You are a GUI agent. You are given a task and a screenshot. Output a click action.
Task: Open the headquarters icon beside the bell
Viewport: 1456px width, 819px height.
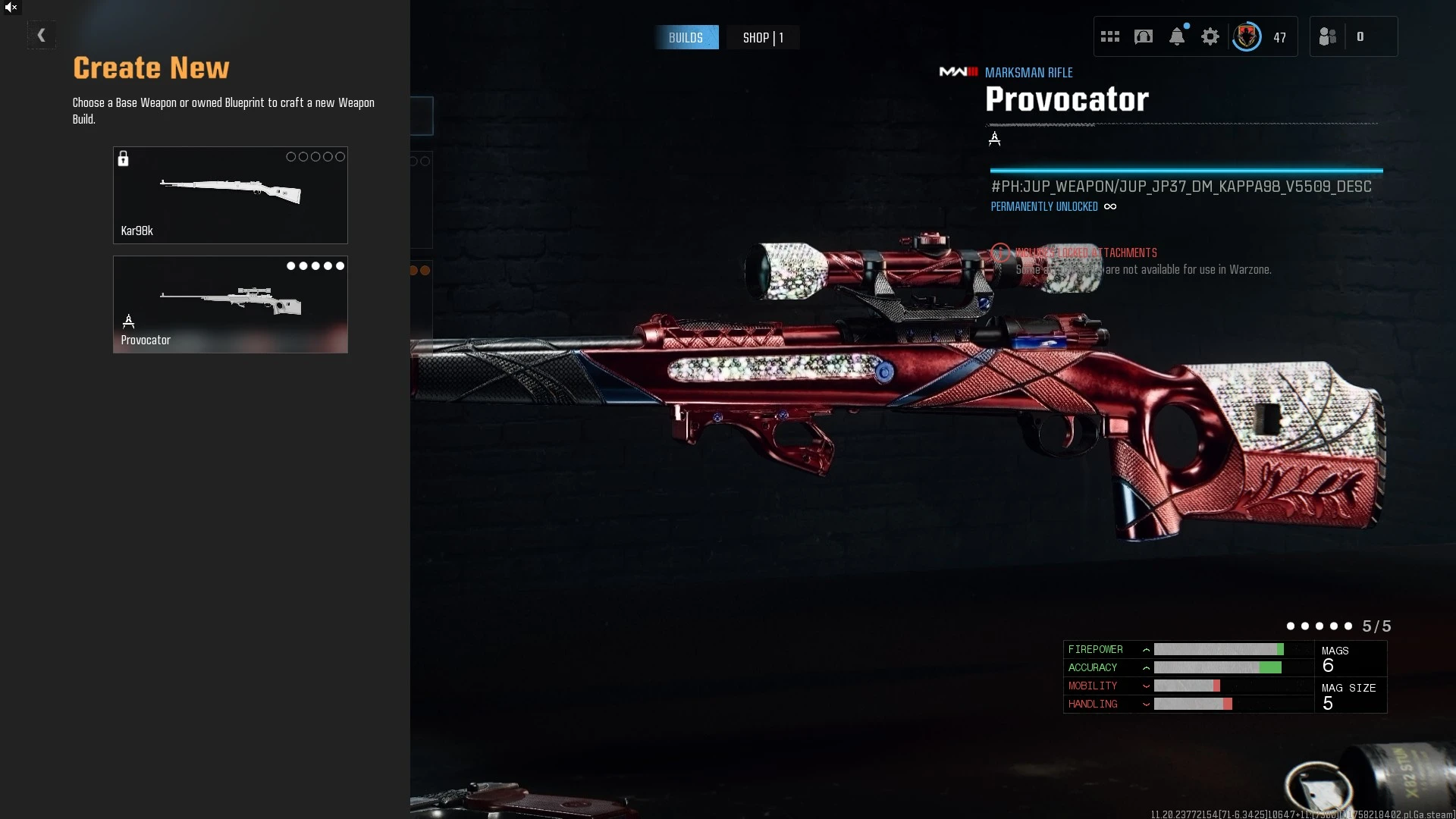pos(1143,36)
